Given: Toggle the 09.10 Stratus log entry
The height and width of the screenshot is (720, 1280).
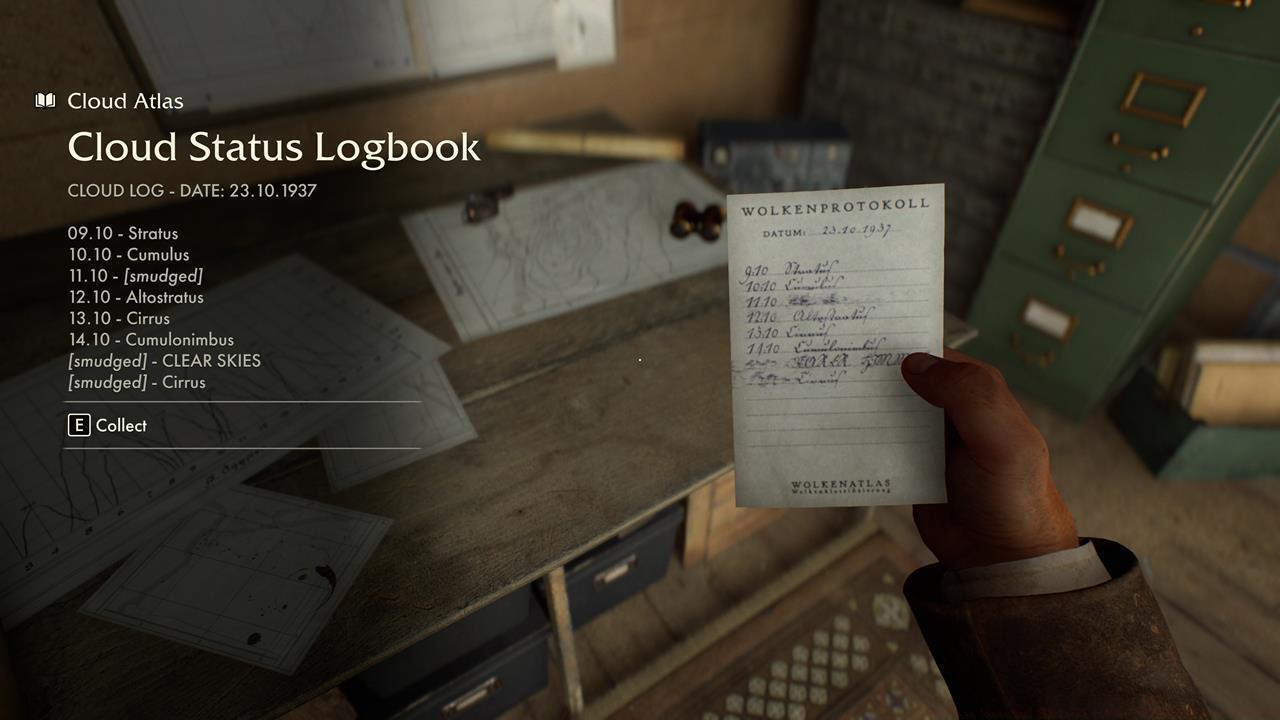Looking at the screenshot, I should [123, 233].
